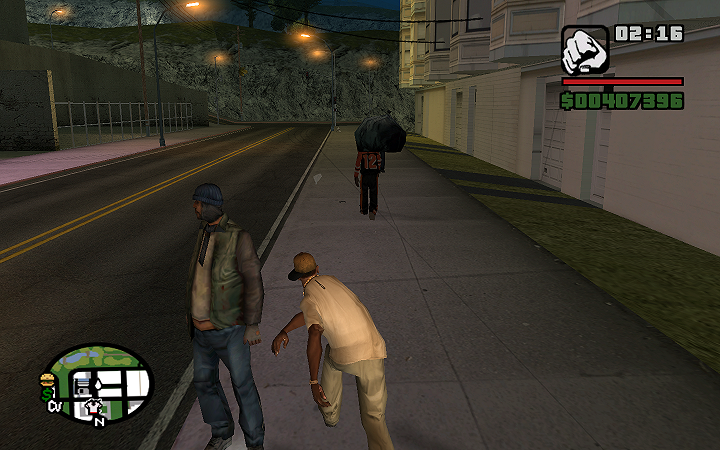Image resolution: width=720 pixels, height=450 pixels.
Task: Select the green dollar sign radar marker
Action: (45, 394)
